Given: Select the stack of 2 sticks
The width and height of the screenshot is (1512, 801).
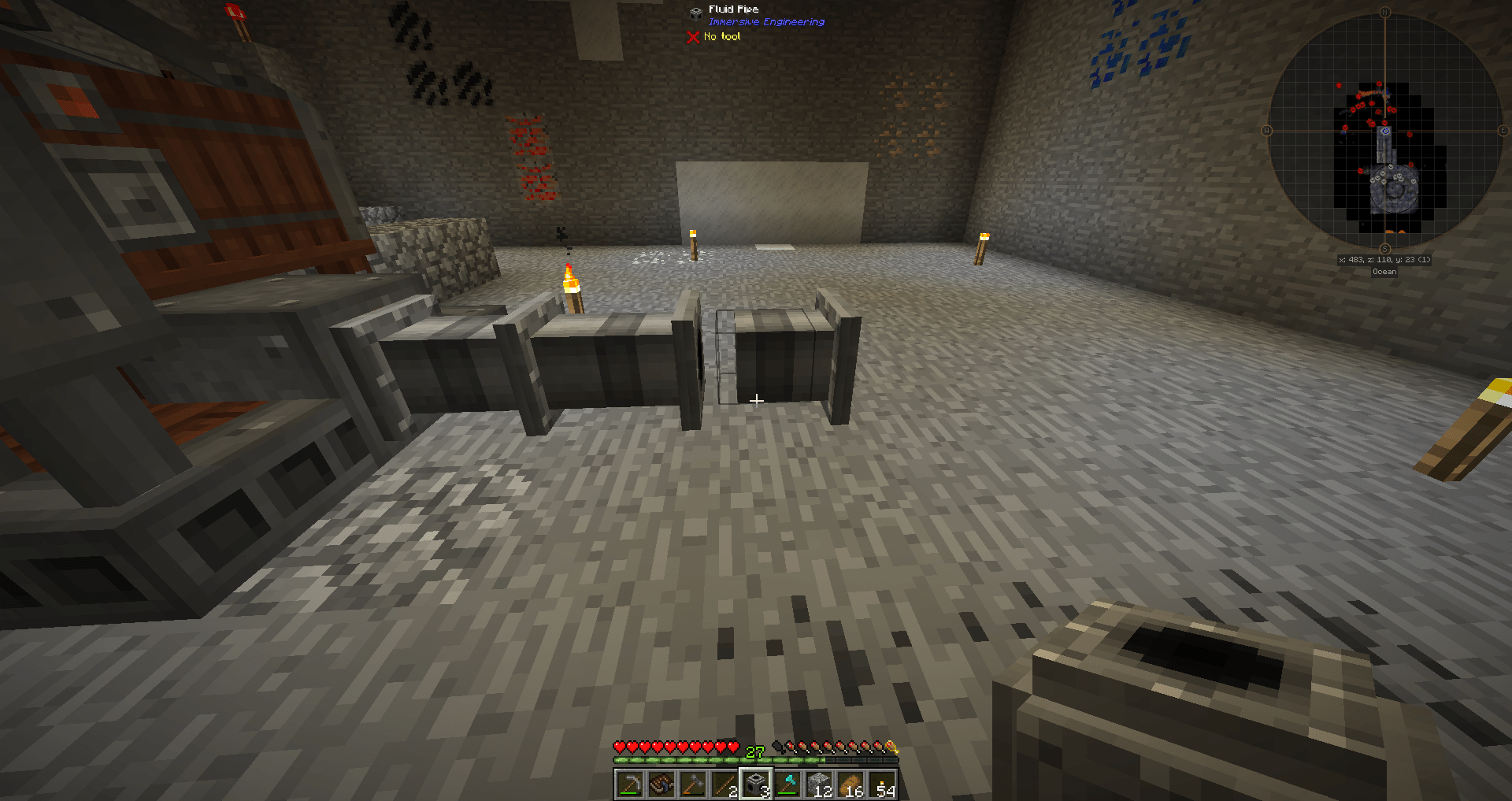Looking at the screenshot, I should 724,784.
